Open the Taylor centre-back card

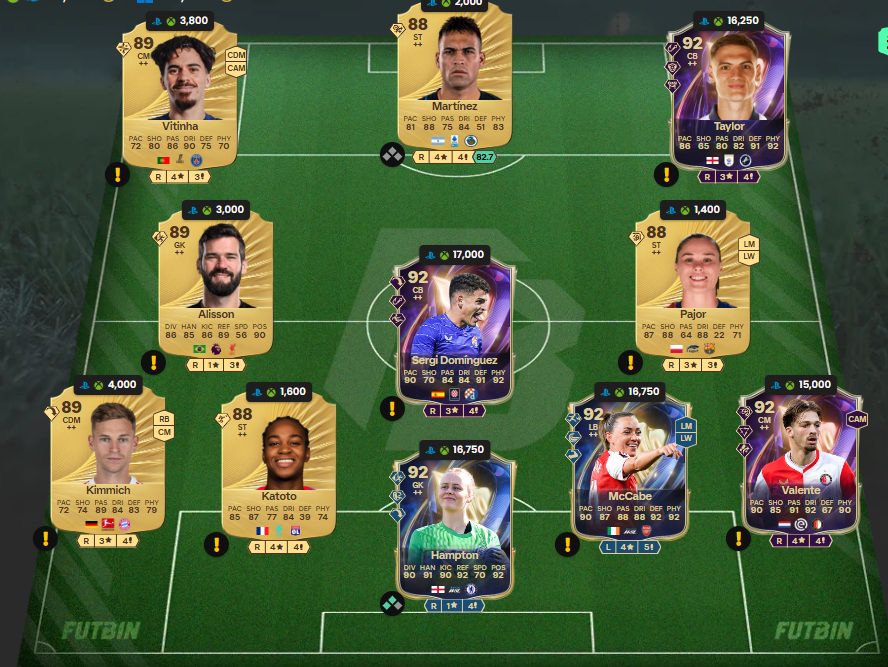coord(729,100)
